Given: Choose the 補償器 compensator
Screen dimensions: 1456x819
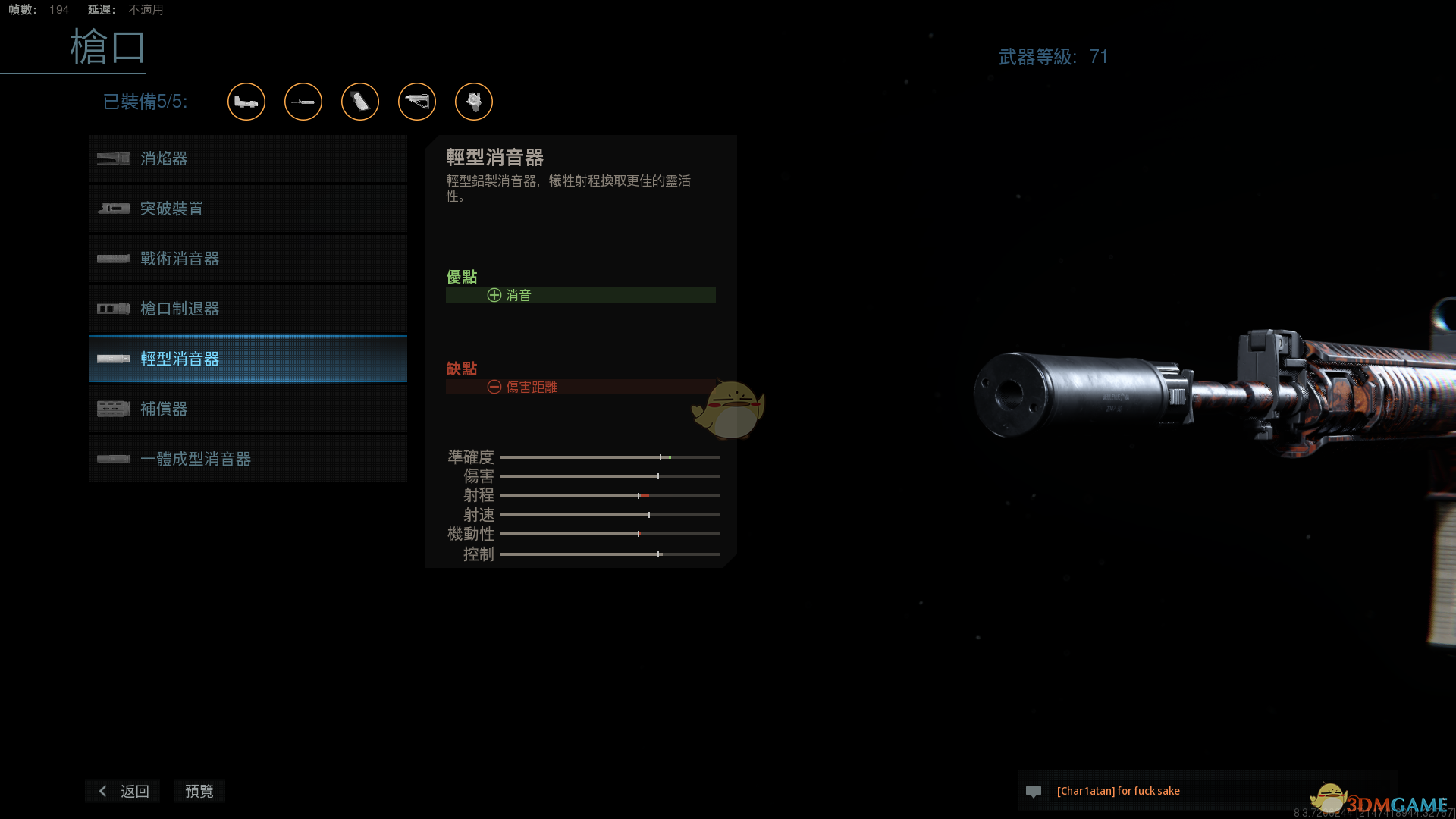Looking at the screenshot, I should (247, 409).
